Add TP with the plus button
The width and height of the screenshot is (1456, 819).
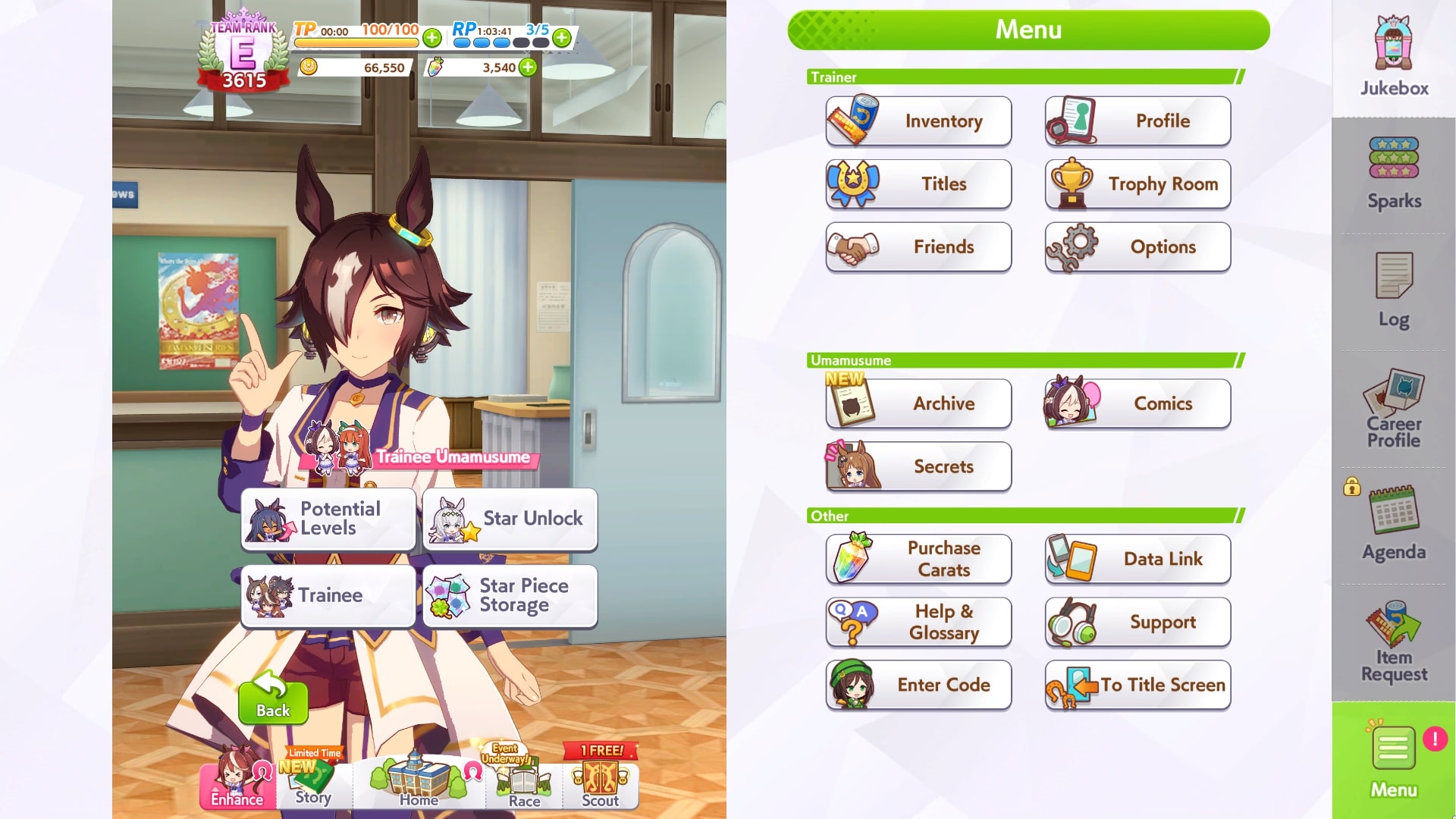[432, 37]
